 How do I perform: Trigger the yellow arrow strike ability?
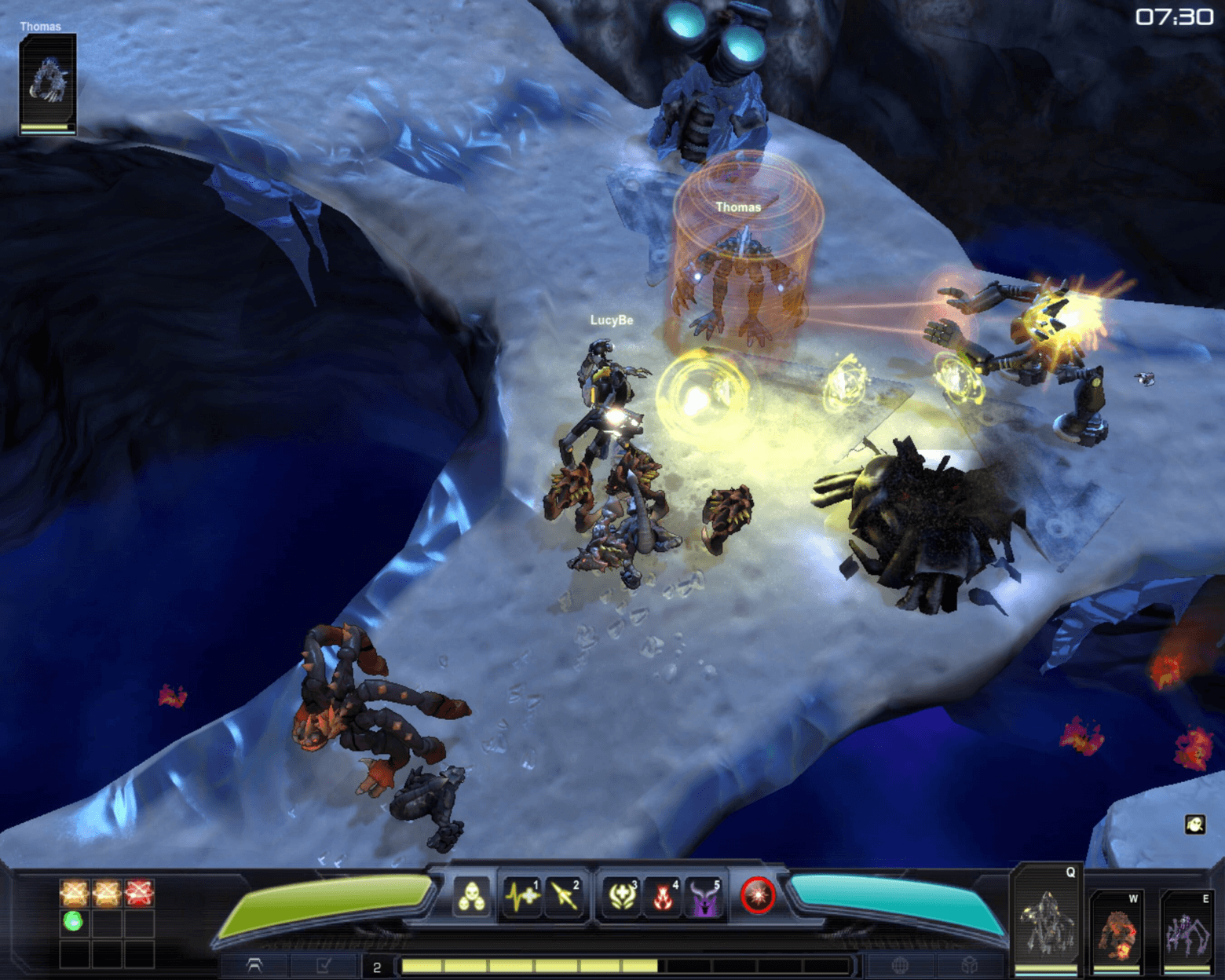tap(565, 897)
